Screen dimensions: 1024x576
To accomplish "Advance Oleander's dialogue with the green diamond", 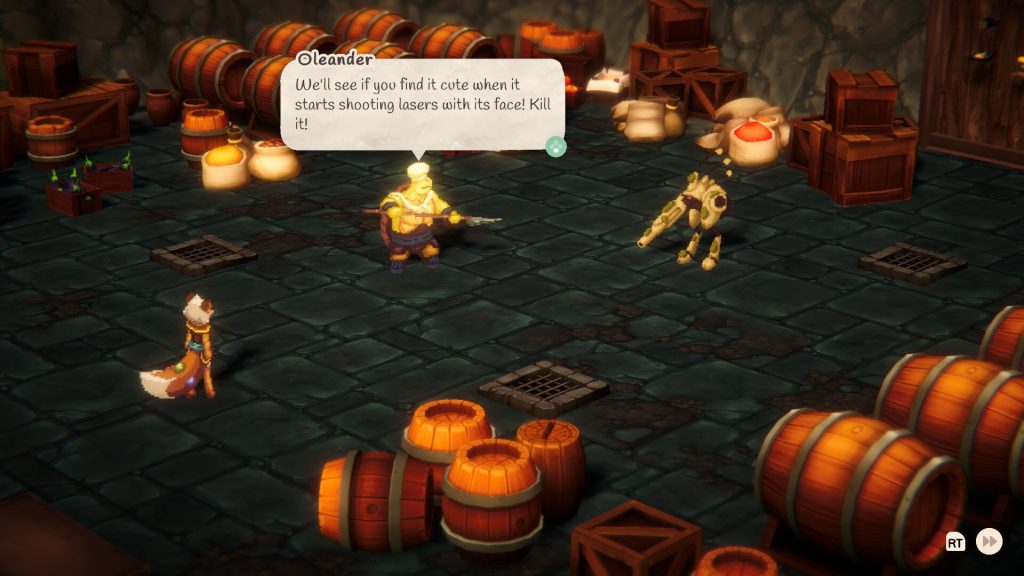I will [x=556, y=147].
